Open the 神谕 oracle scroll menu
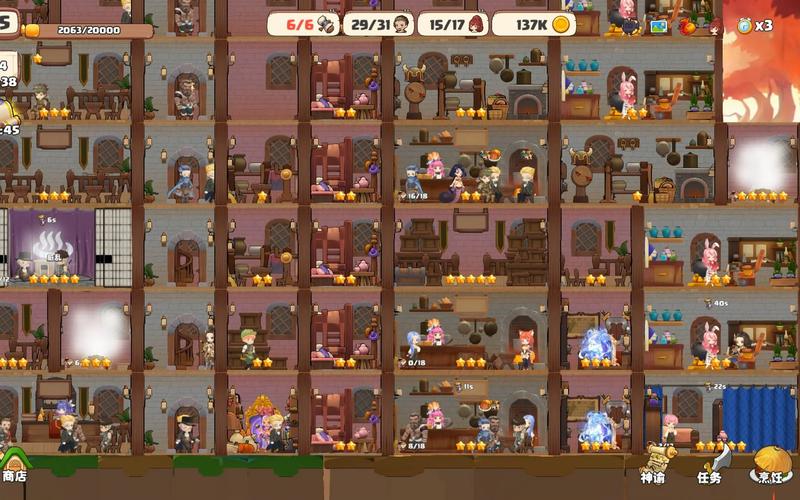 [654, 466]
